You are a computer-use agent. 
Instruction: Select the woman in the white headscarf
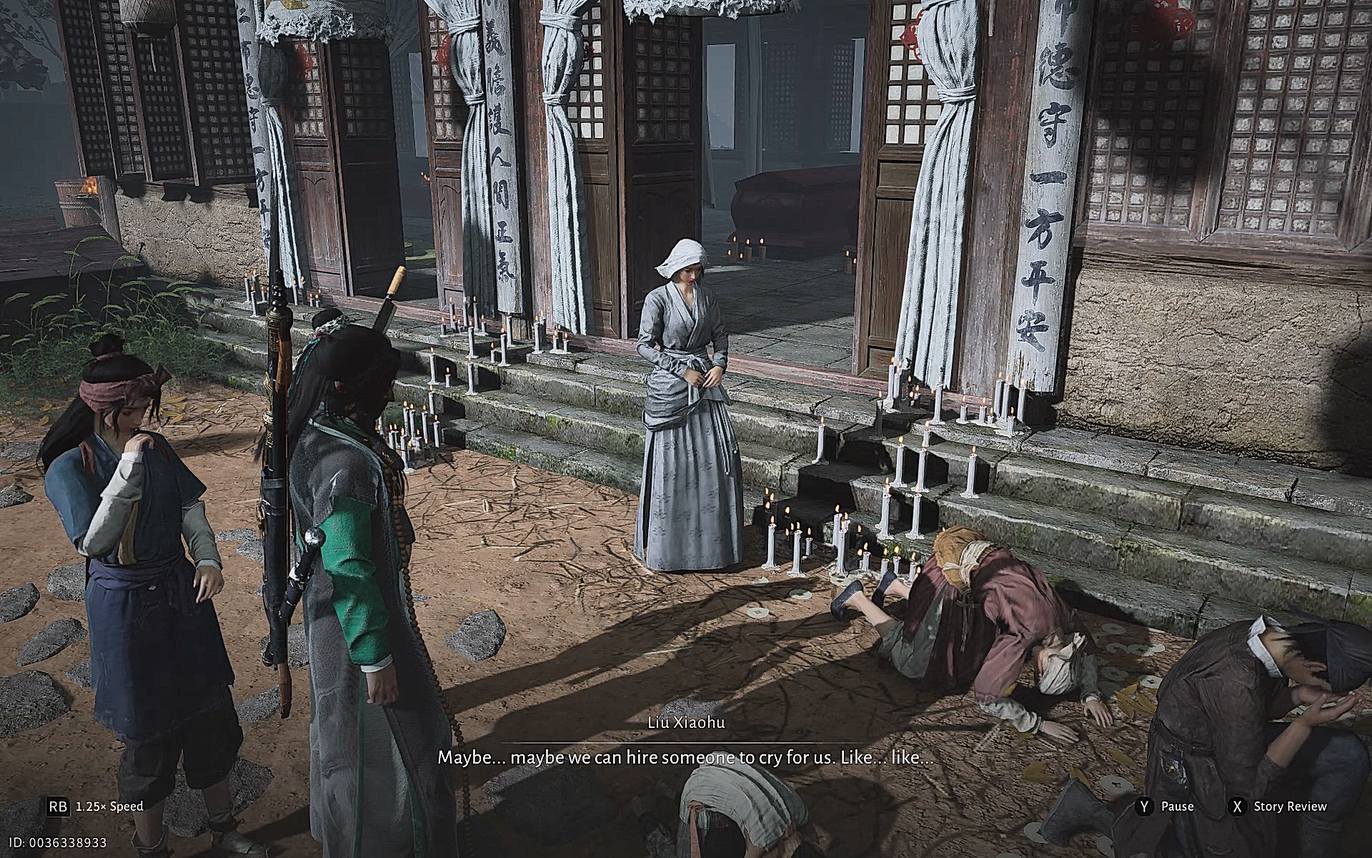pos(681,400)
